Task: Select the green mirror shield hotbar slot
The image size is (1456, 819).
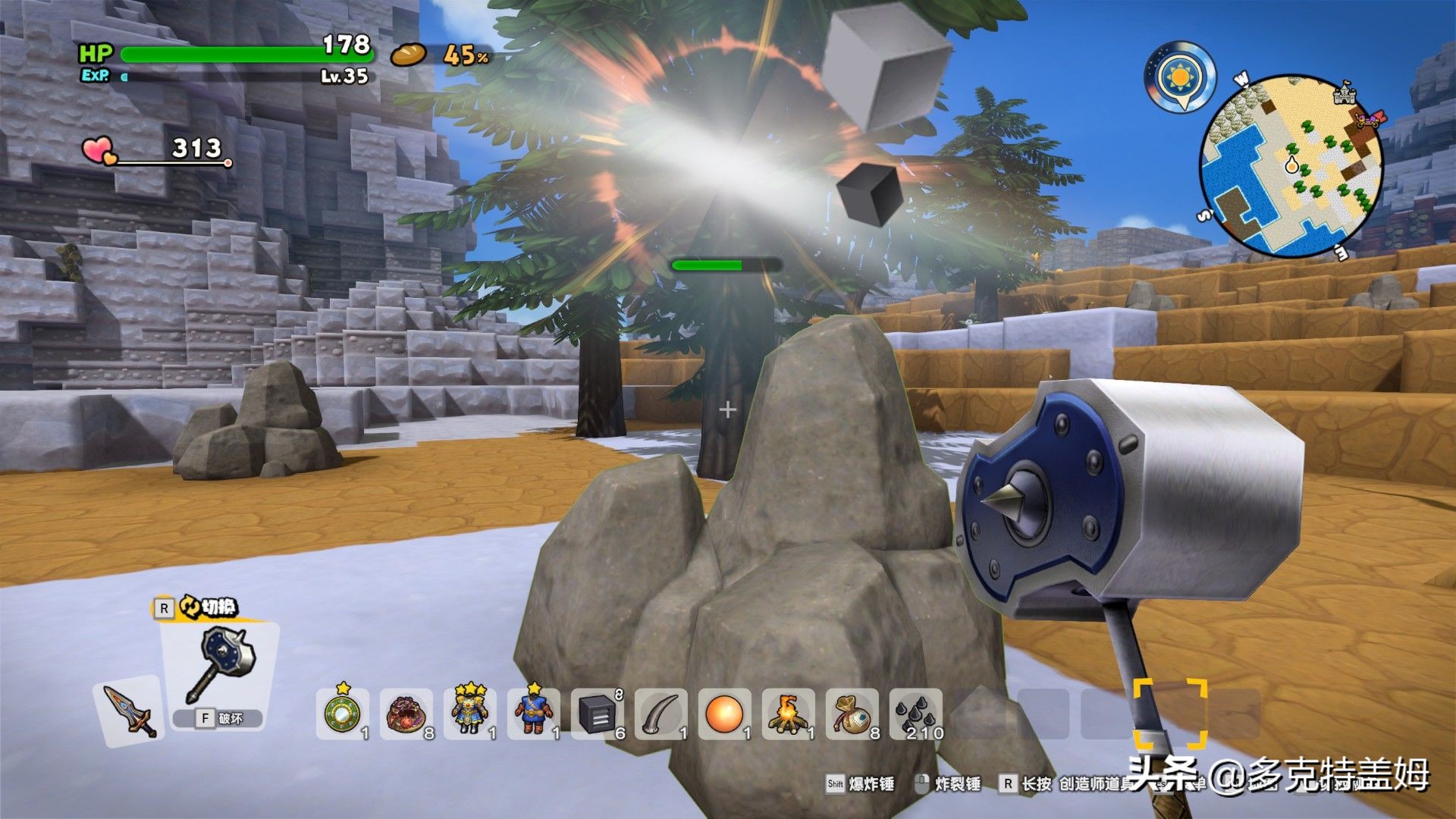Action: click(x=341, y=714)
